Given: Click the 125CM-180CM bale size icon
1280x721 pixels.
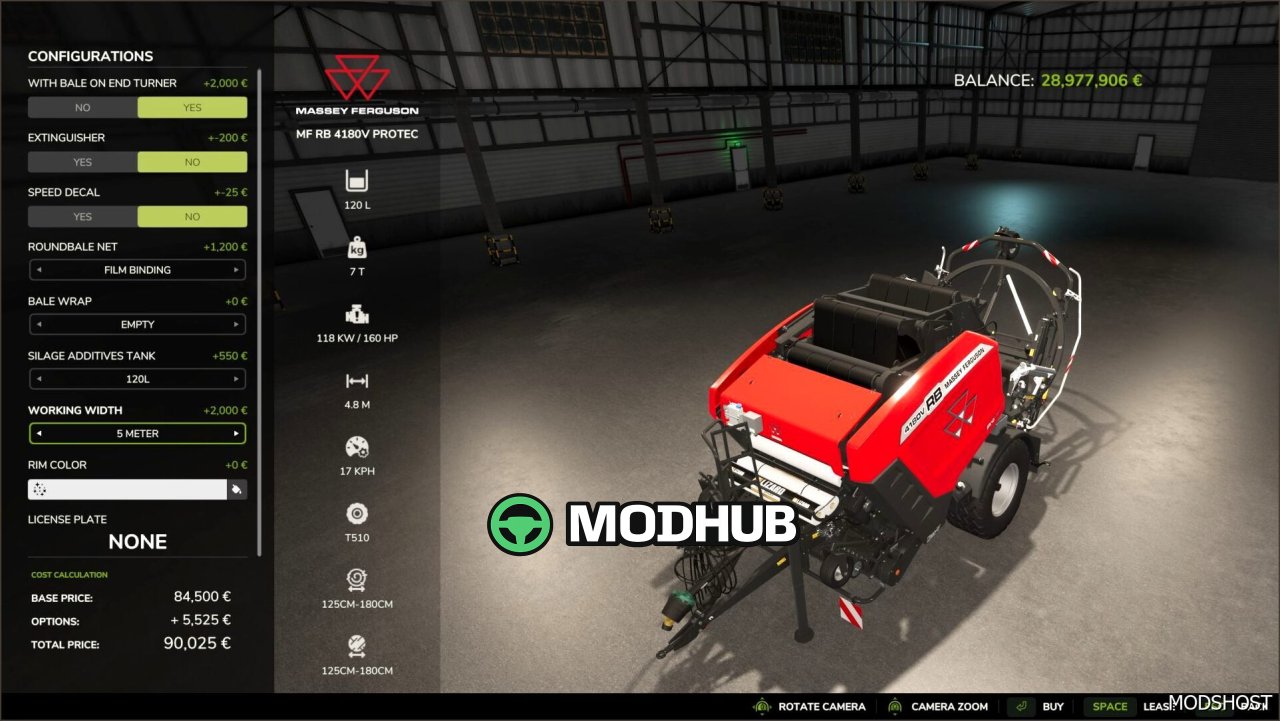Looking at the screenshot, I should click(357, 579).
